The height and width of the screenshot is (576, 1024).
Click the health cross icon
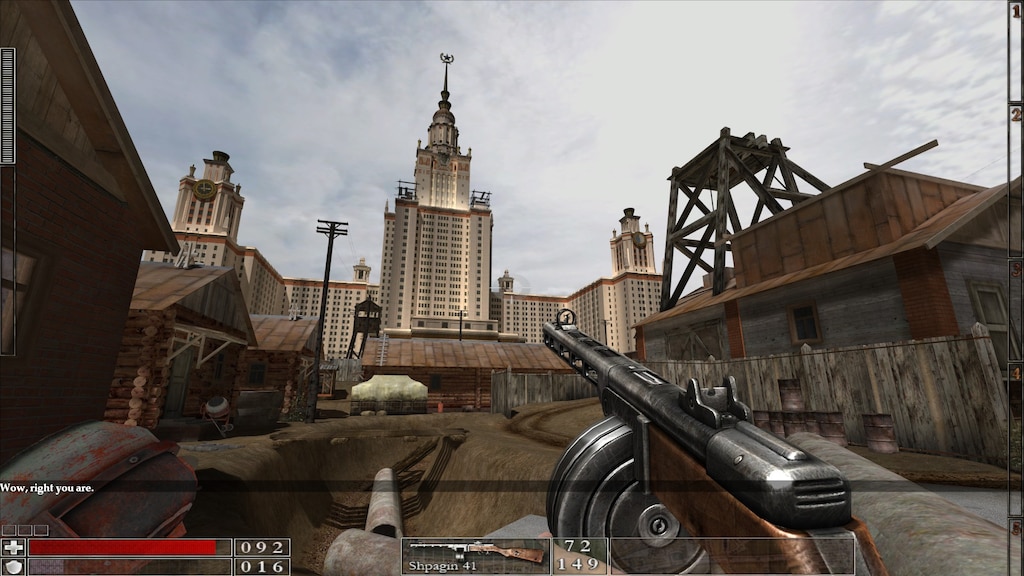click(13, 547)
